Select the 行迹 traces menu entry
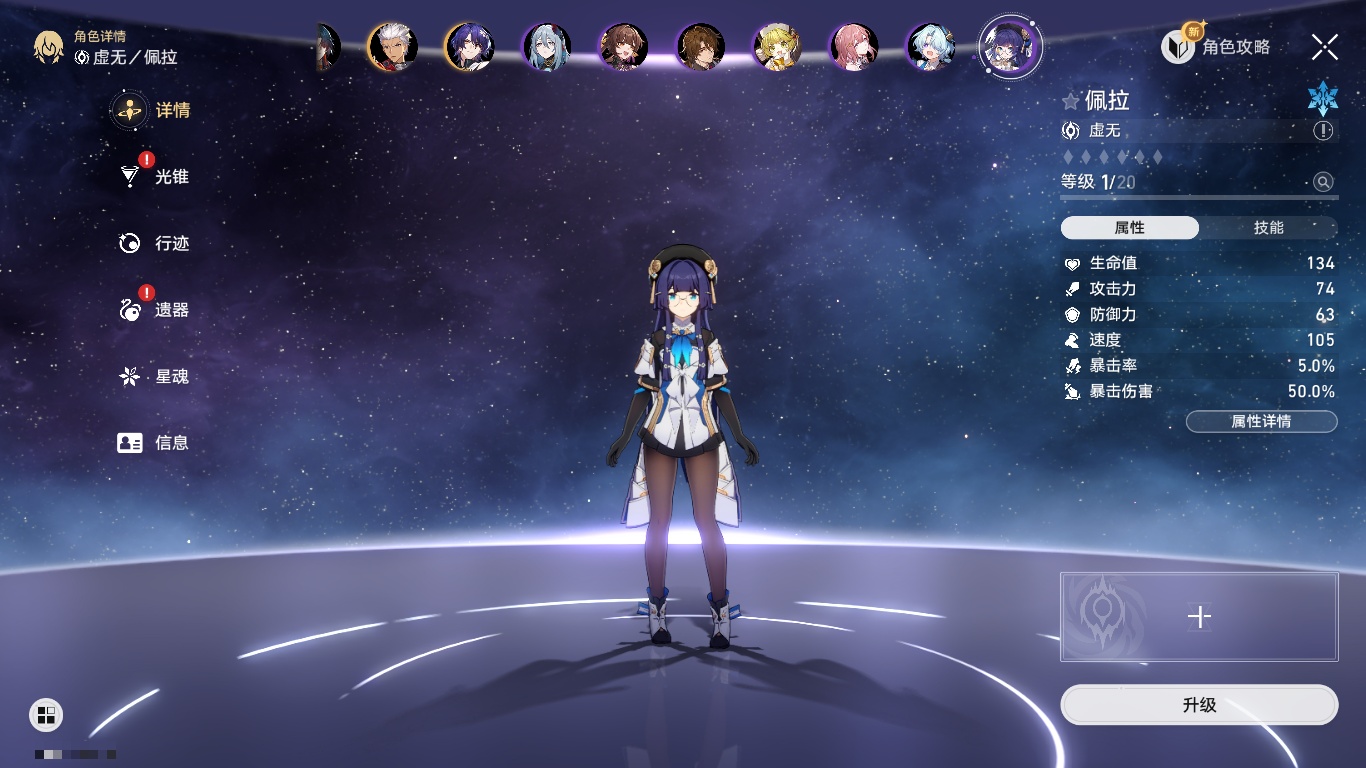This screenshot has height=768, width=1366. point(154,243)
